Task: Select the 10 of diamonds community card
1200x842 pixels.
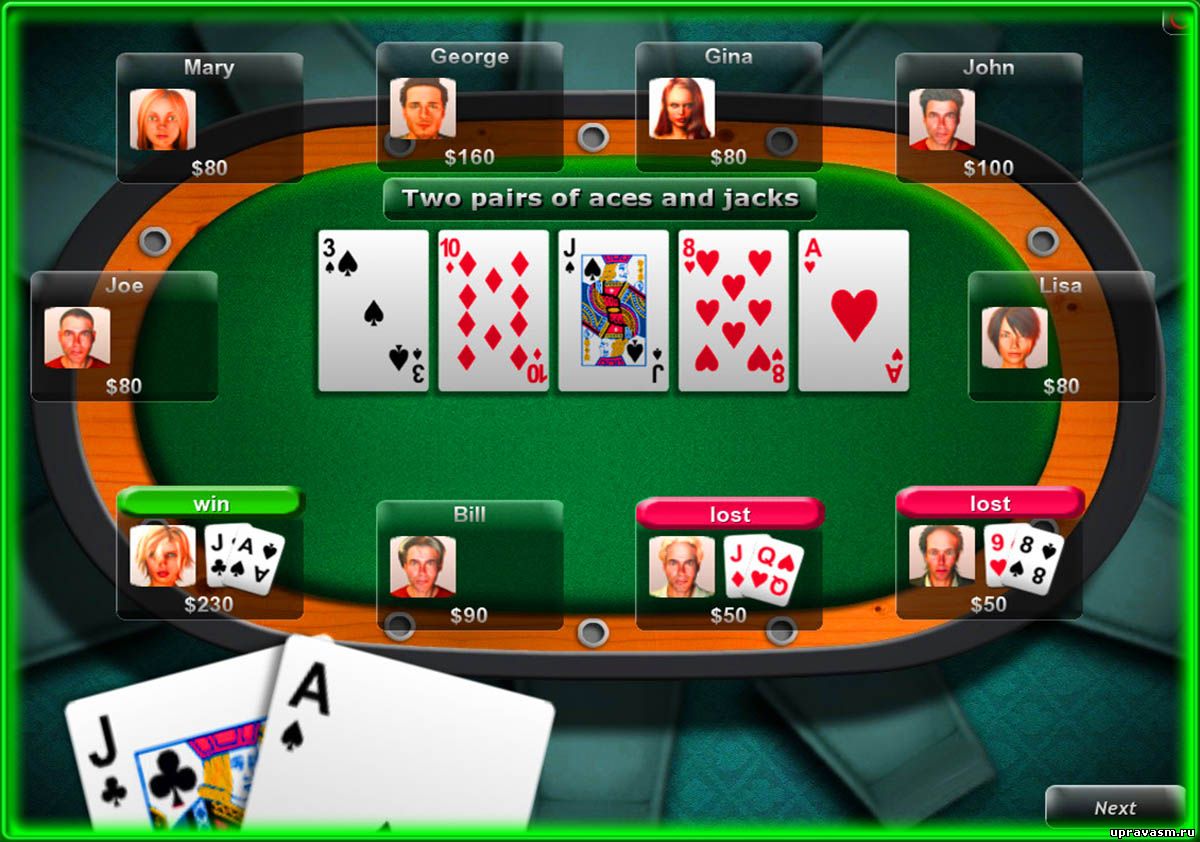Action: point(493,310)
